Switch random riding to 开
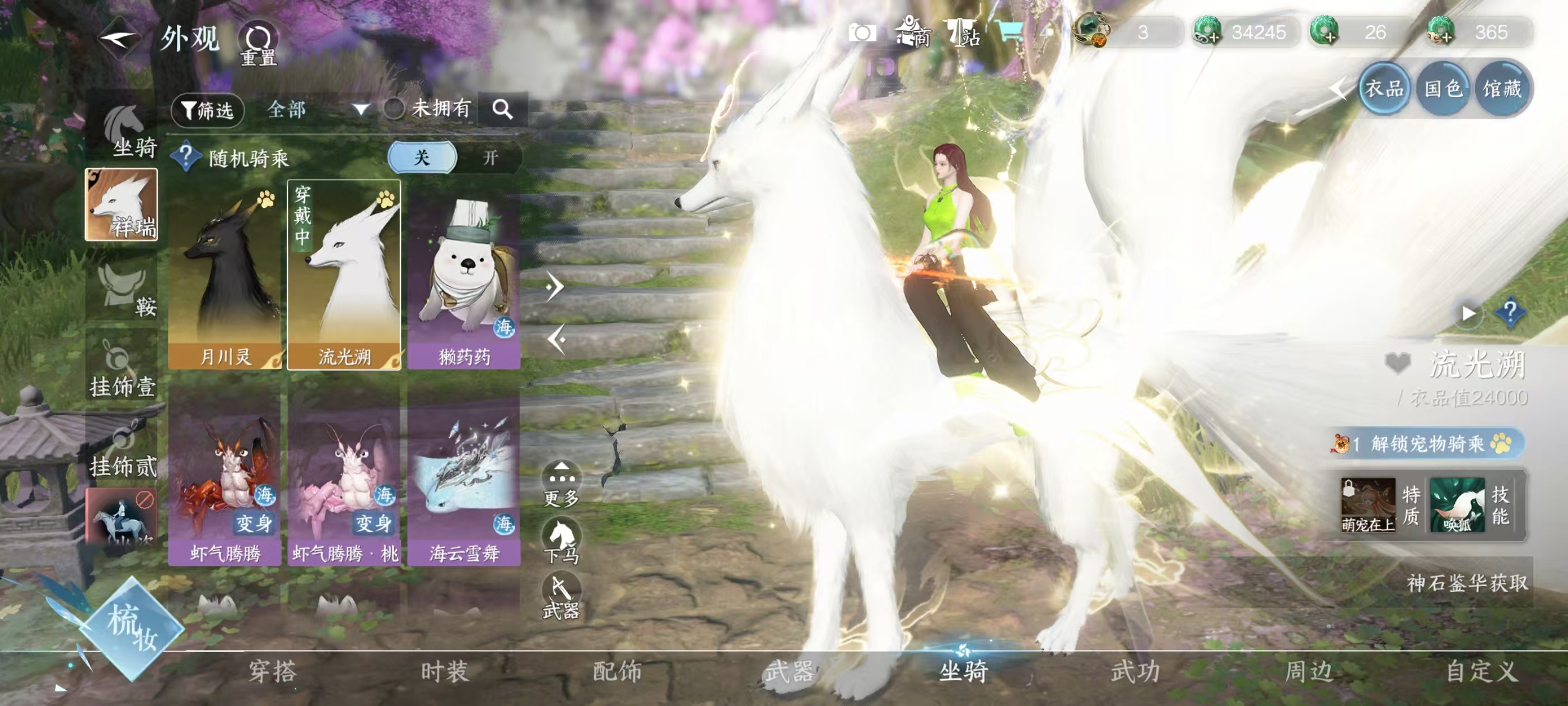Screen dimensions: 1568x706 490,158
